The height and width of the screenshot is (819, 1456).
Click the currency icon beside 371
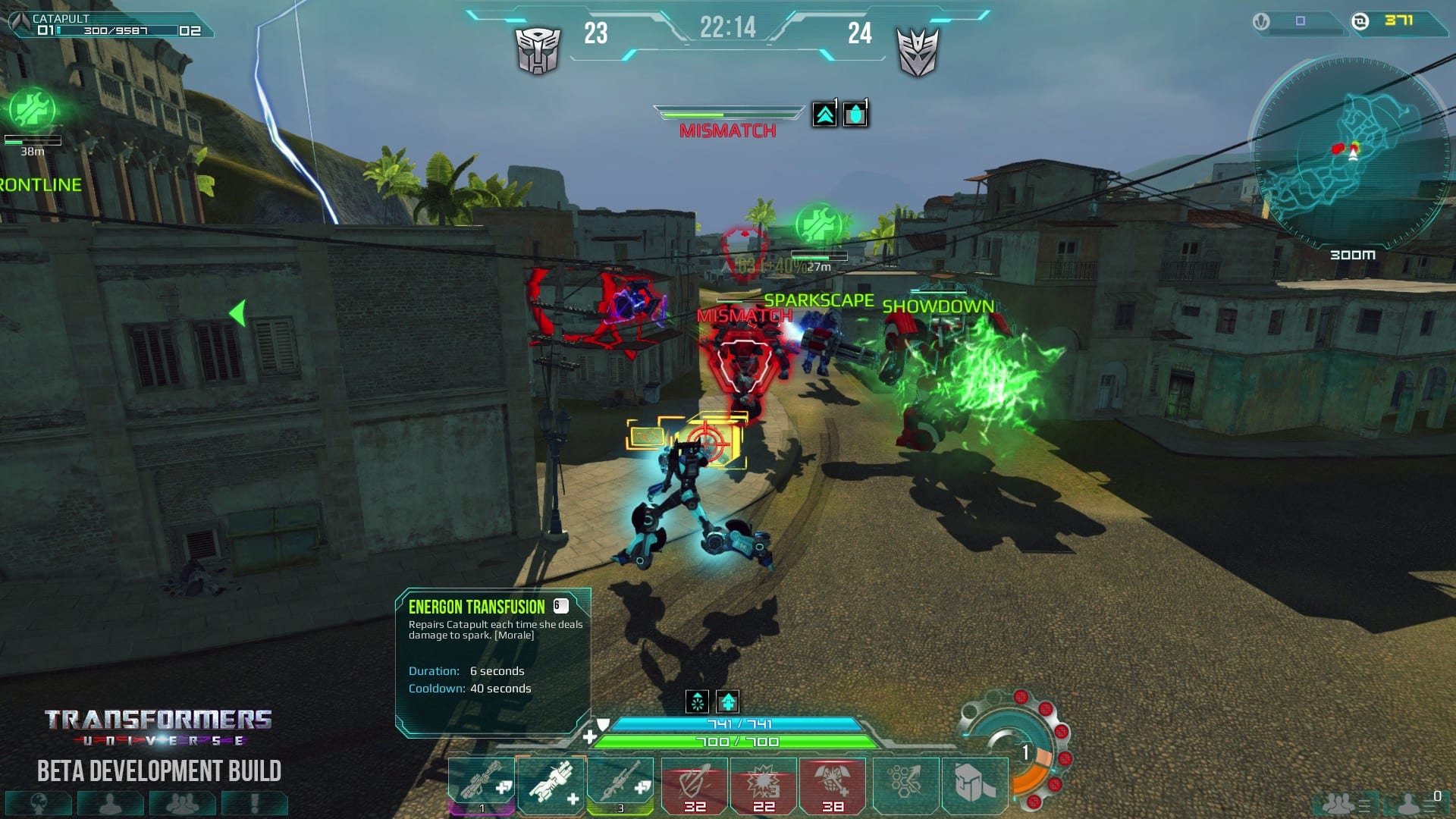click(x=1360, y=21)
